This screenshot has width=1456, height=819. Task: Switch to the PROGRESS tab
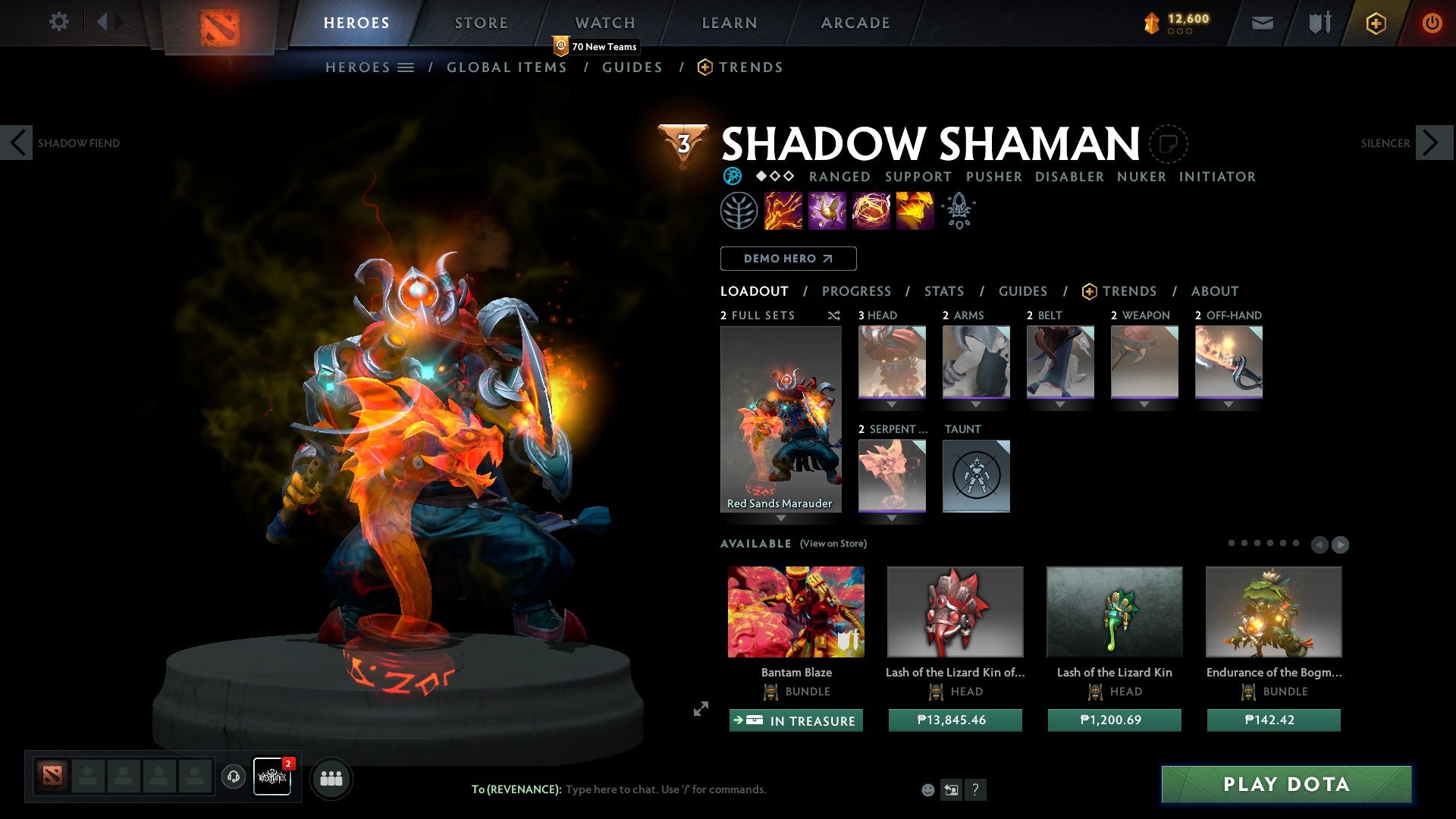coord(857,291)
